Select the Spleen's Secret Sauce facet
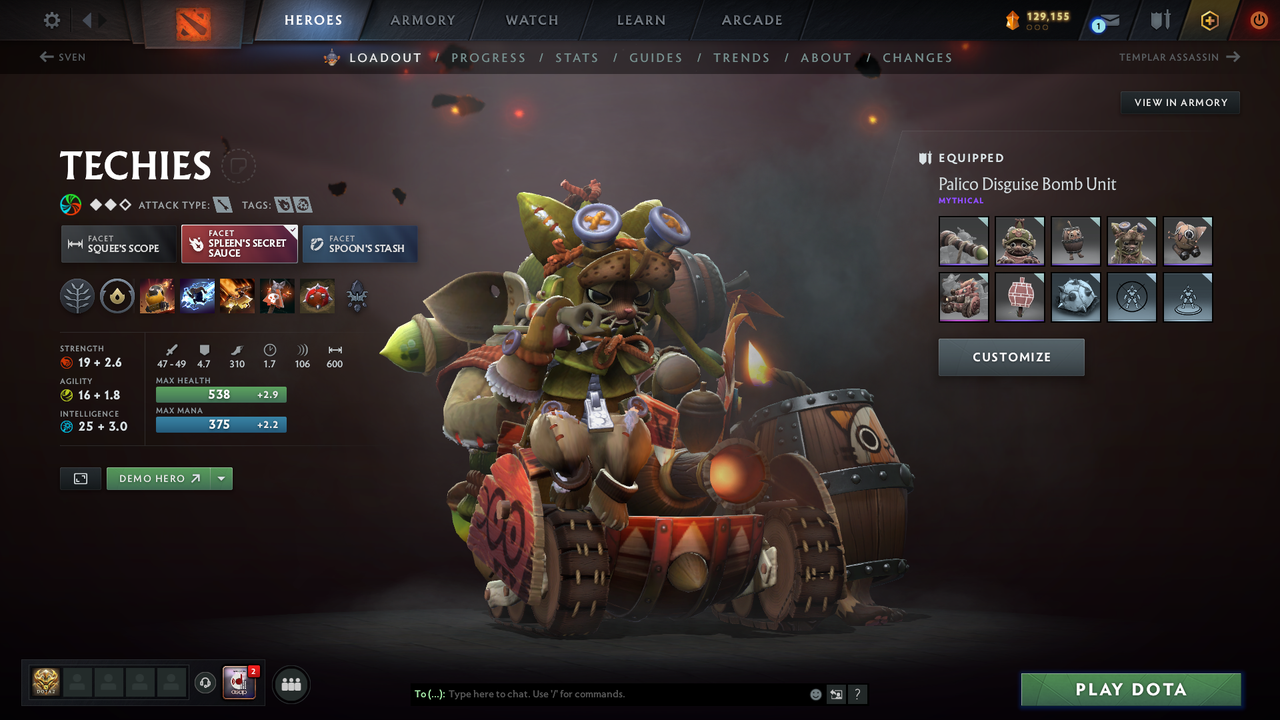This screenshot has height=720, width=1280. click(x=239, y=243)
